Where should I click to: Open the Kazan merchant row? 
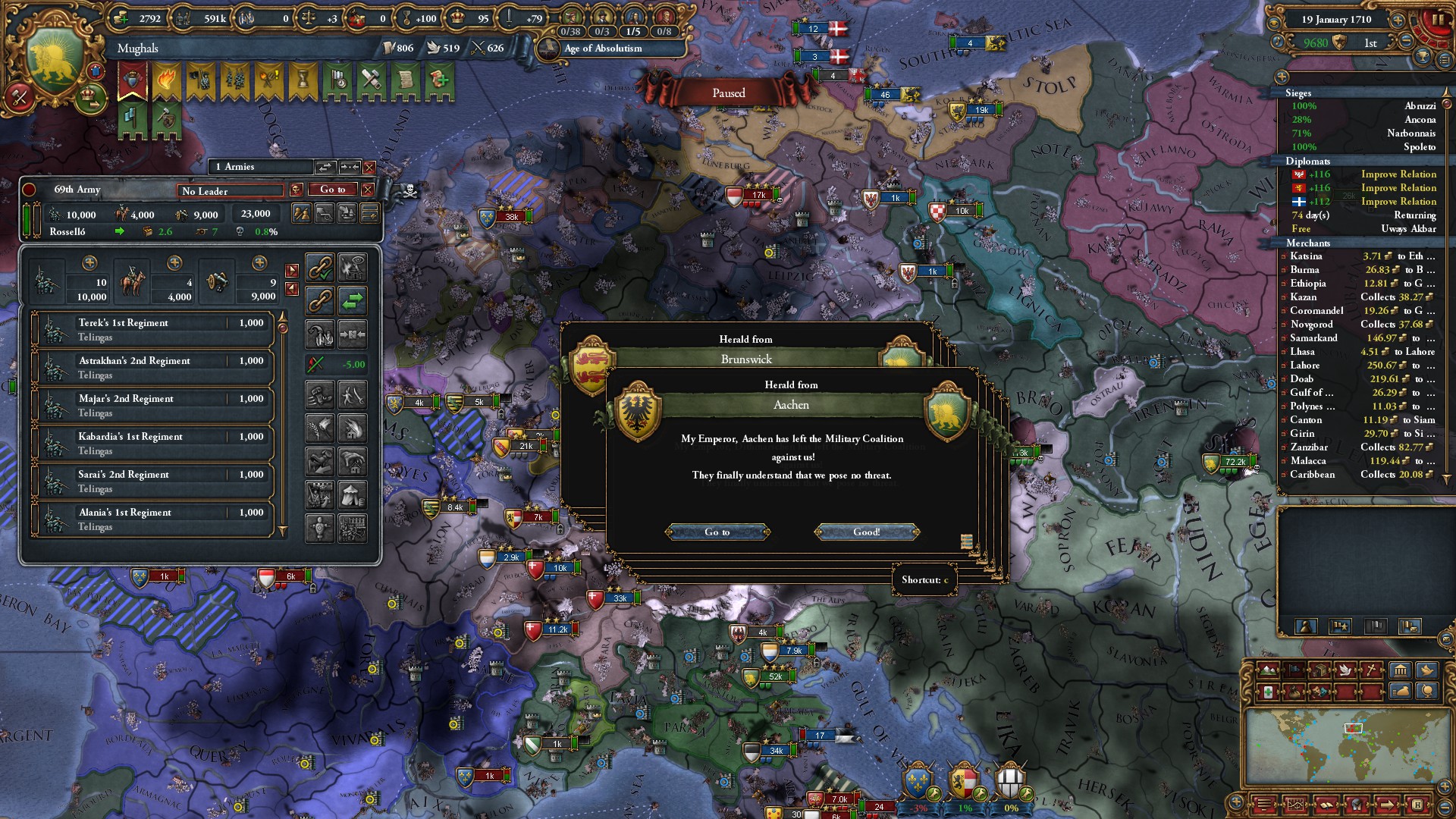coord(1363,297)
